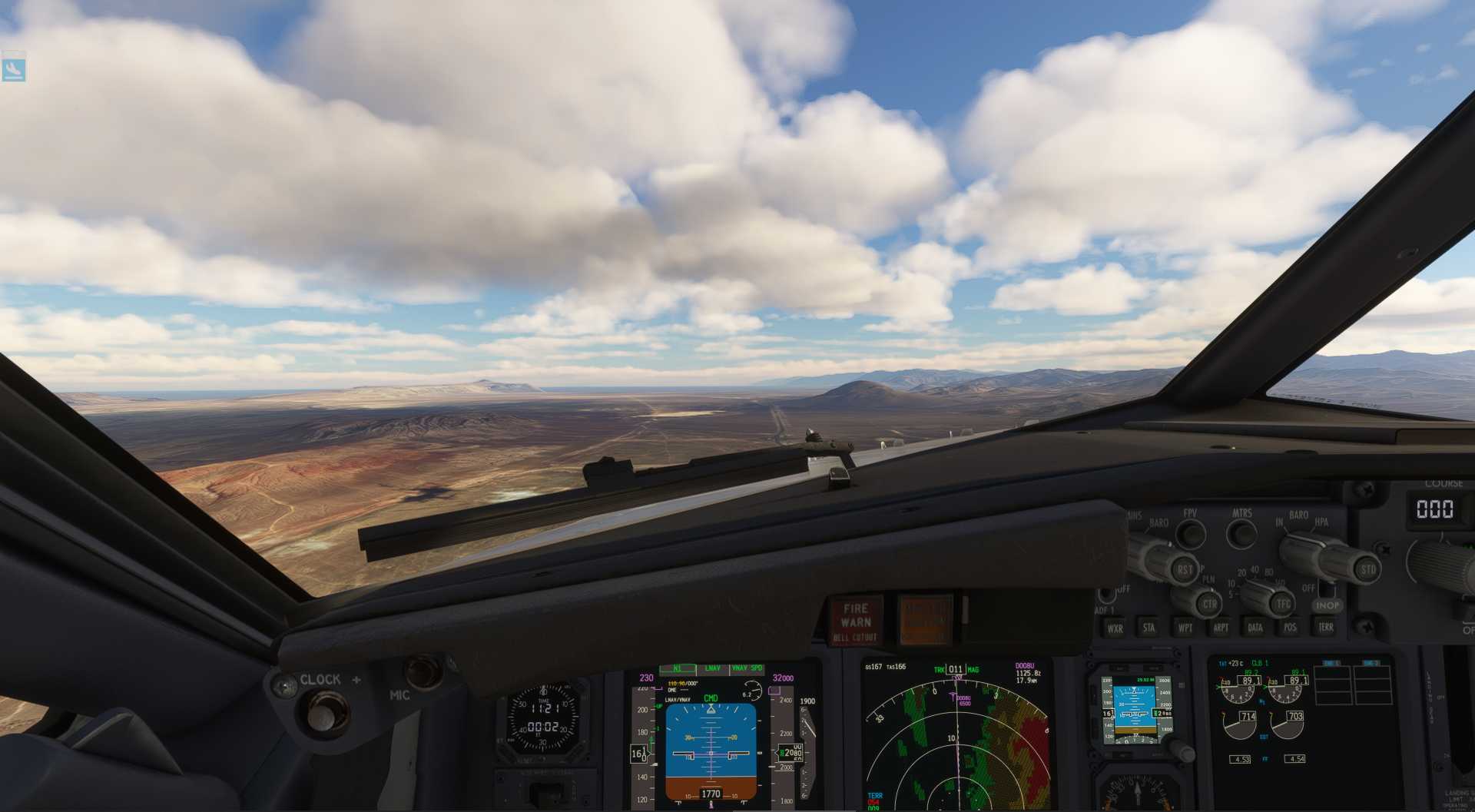Click the blue landing aircraft overlay icon
This screenshot has height=812, width=1475.
14,69
